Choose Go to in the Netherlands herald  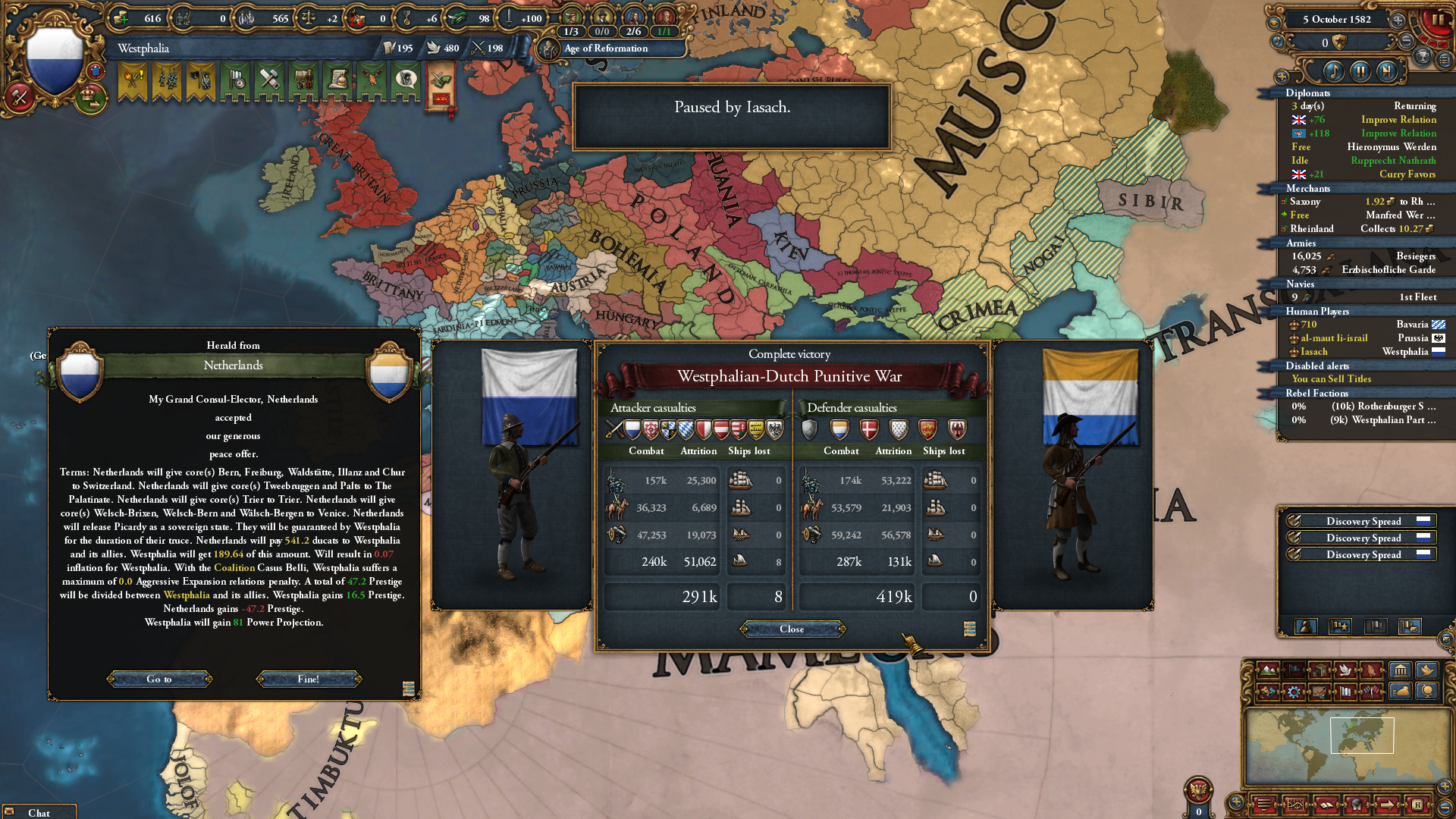tap(159, 679)
